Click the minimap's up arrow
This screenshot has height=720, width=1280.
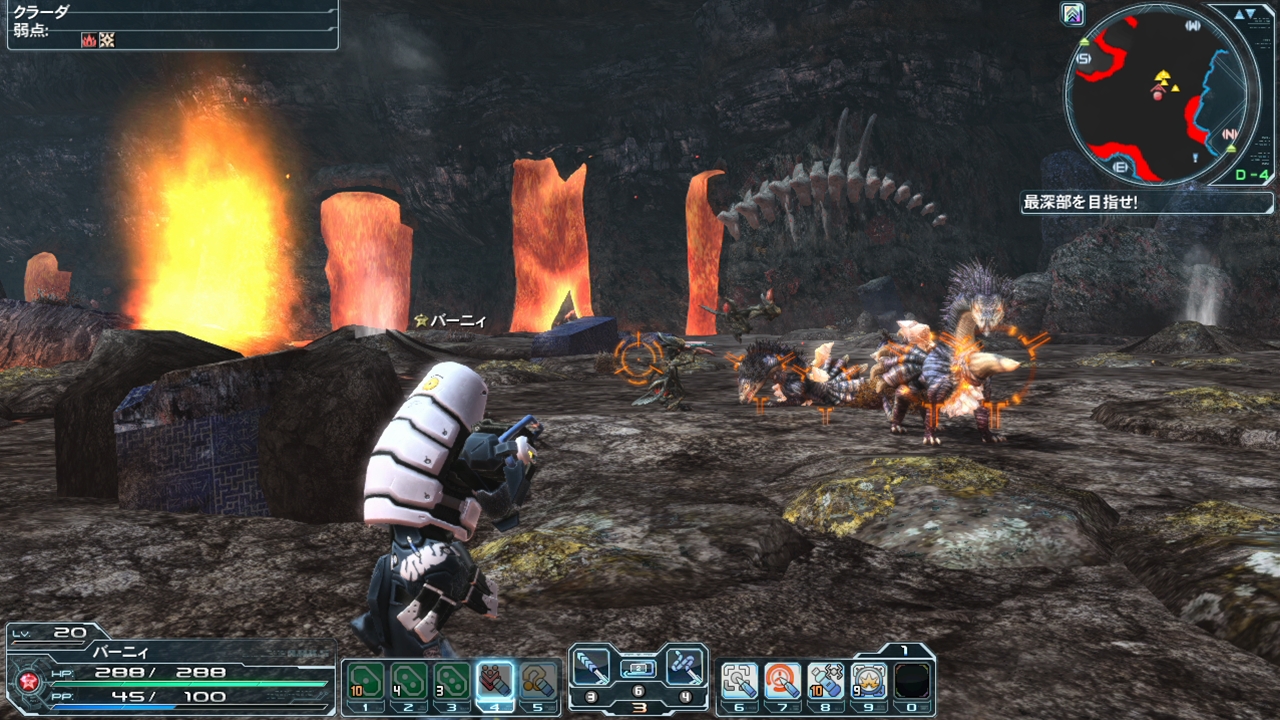click(x=1239, y=14)
